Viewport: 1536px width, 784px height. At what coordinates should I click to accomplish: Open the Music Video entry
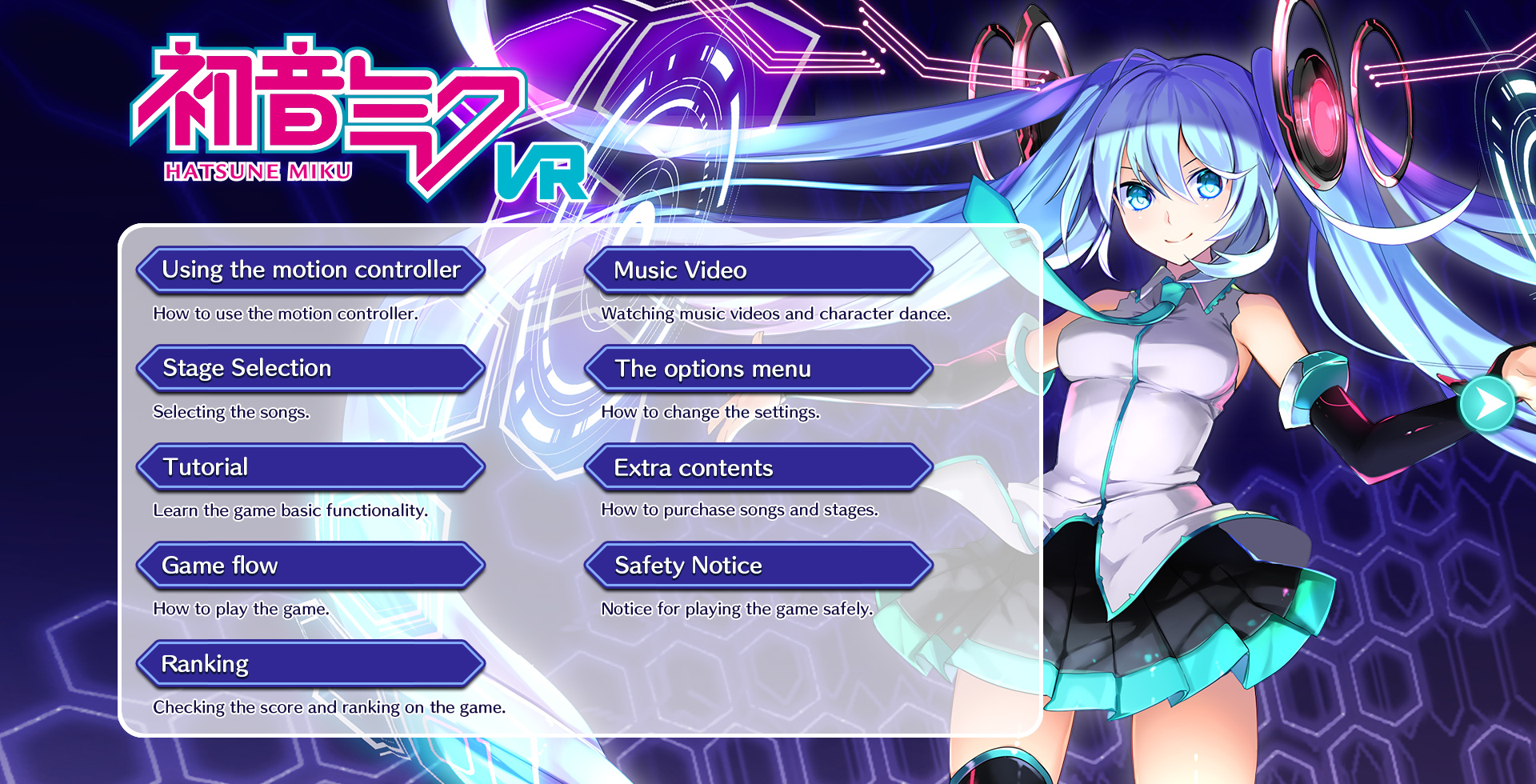coord(758,270)
